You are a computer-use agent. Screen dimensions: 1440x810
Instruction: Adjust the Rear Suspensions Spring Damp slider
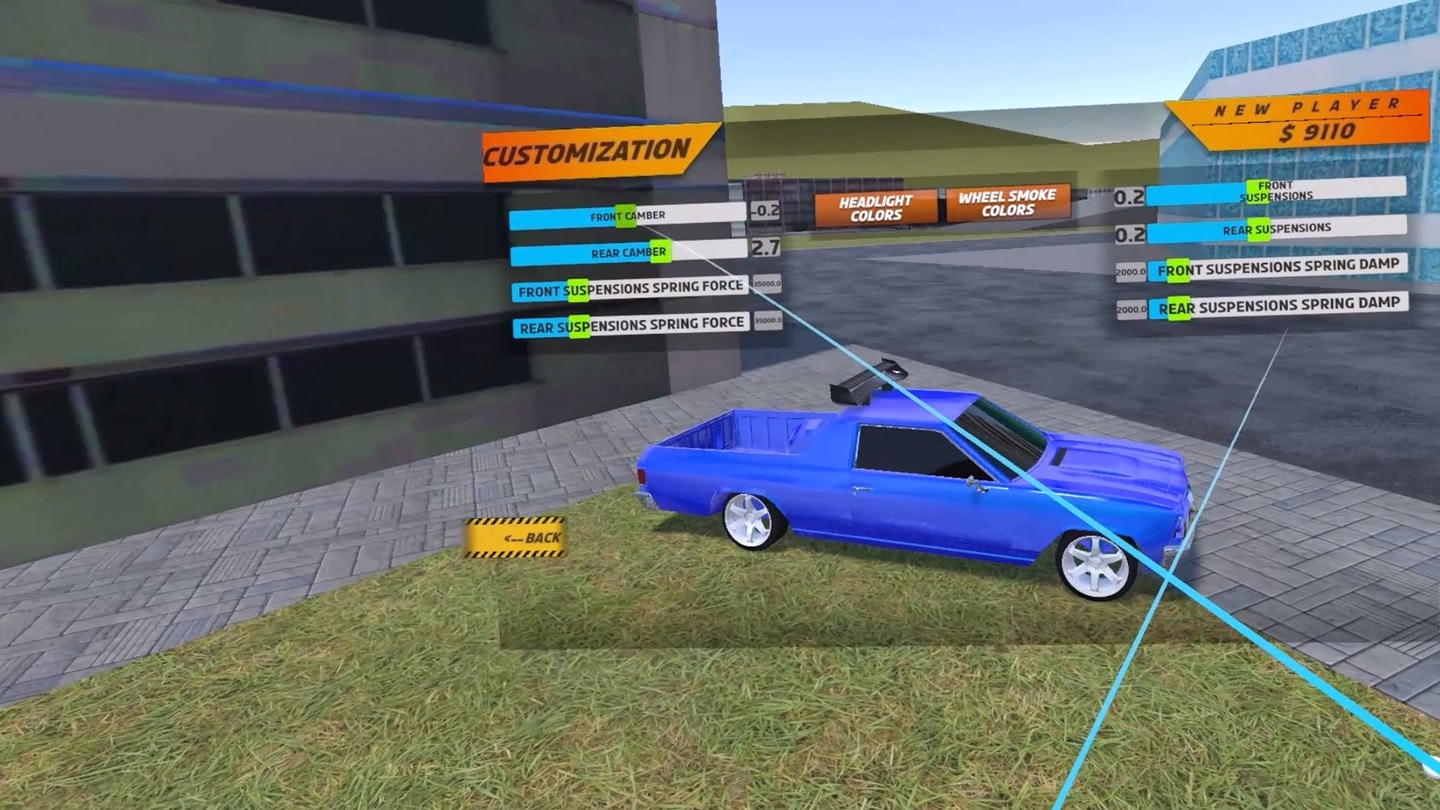pos(1178,307)
